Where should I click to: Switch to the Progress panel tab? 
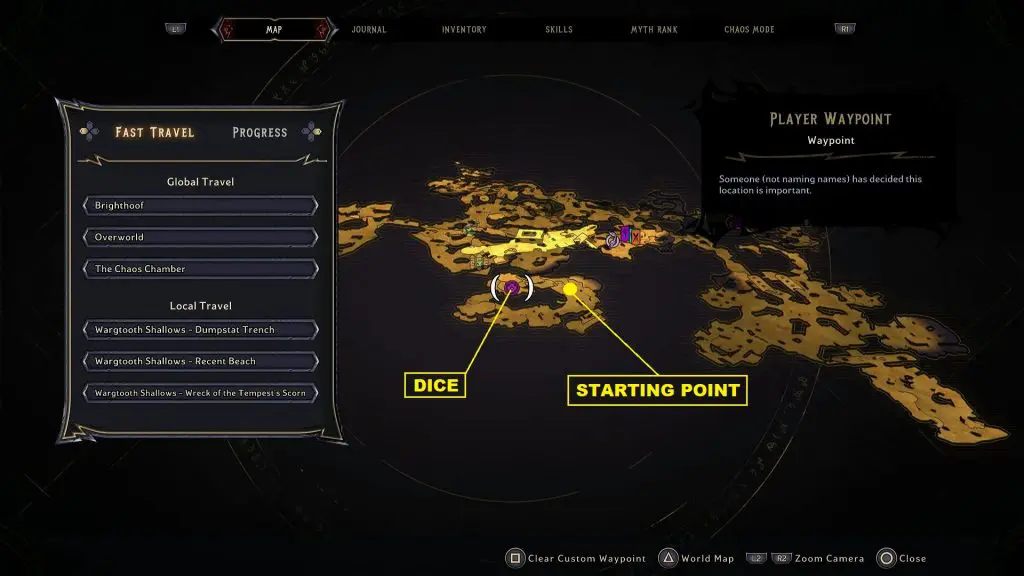point(259,132)
